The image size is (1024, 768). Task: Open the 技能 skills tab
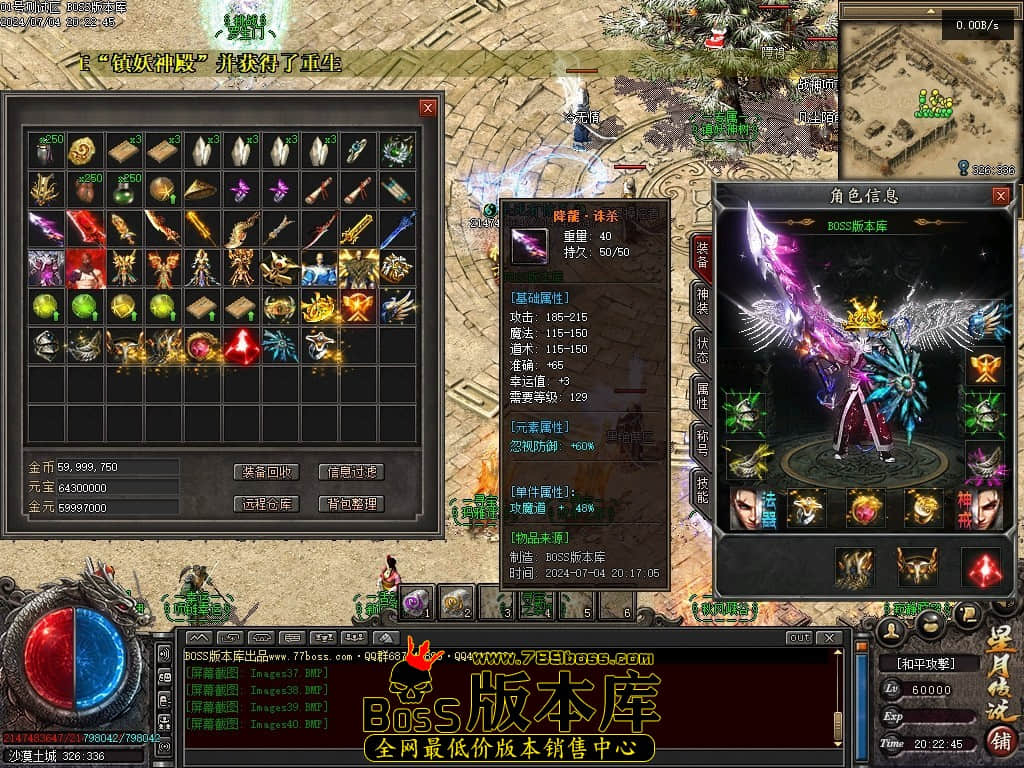click(702, 490)
